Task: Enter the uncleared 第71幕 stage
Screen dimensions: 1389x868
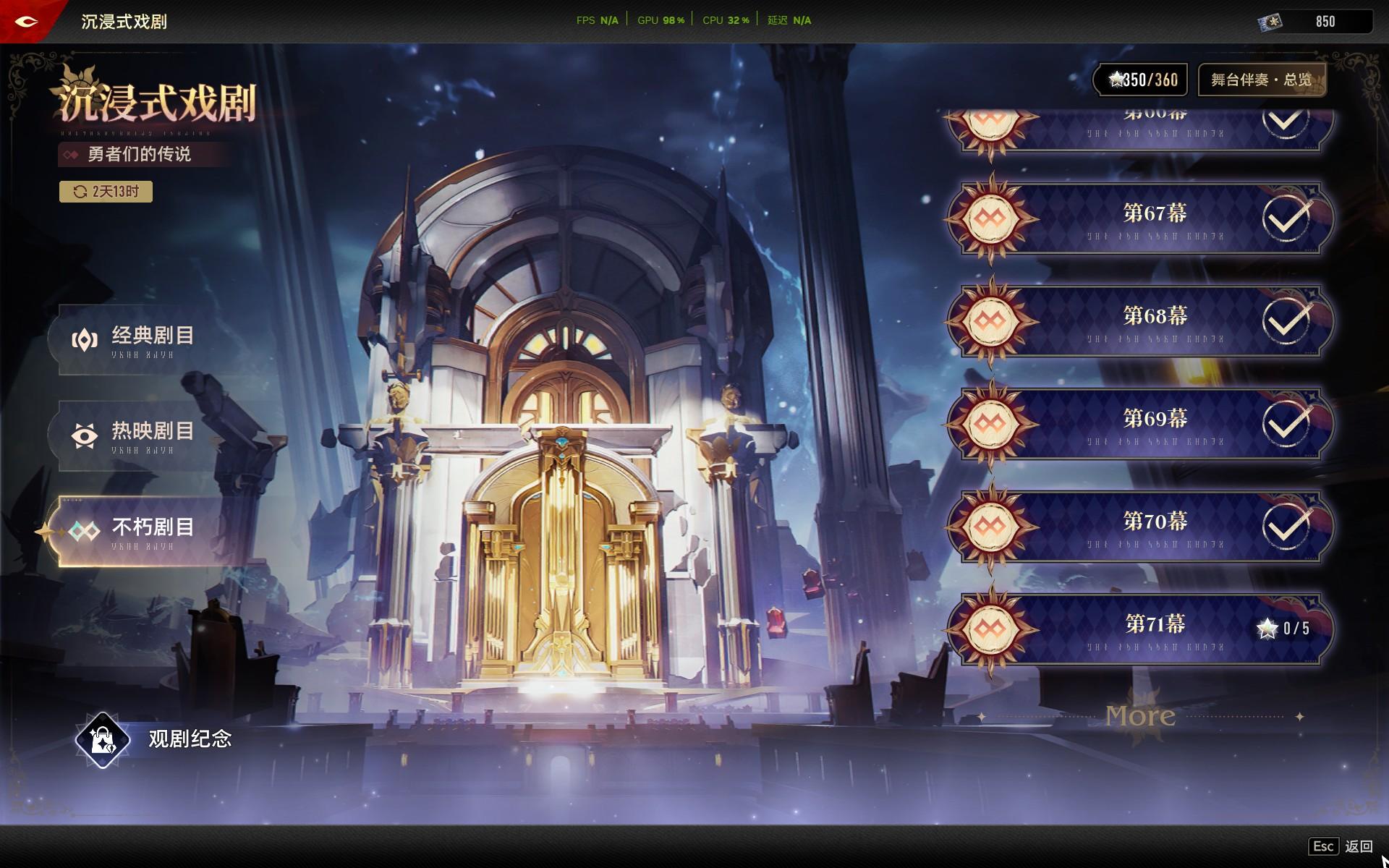Action: (x=1154, y=629)
